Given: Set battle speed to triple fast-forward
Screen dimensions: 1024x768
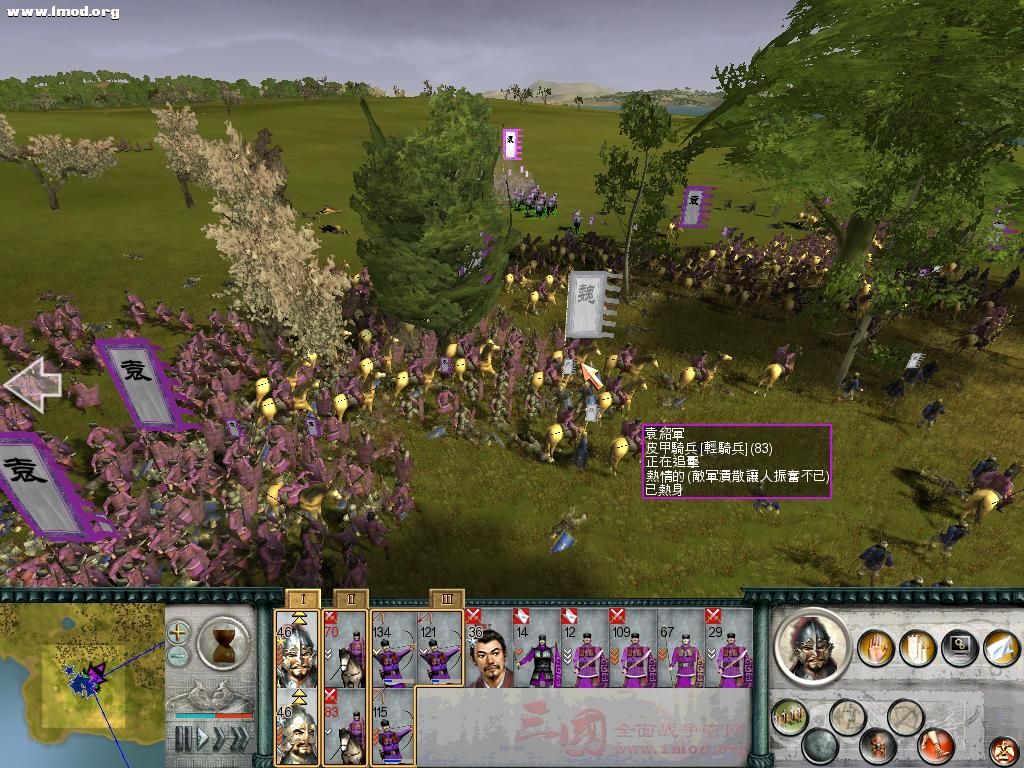Looking at the screenshot, I should click(238, 739).
